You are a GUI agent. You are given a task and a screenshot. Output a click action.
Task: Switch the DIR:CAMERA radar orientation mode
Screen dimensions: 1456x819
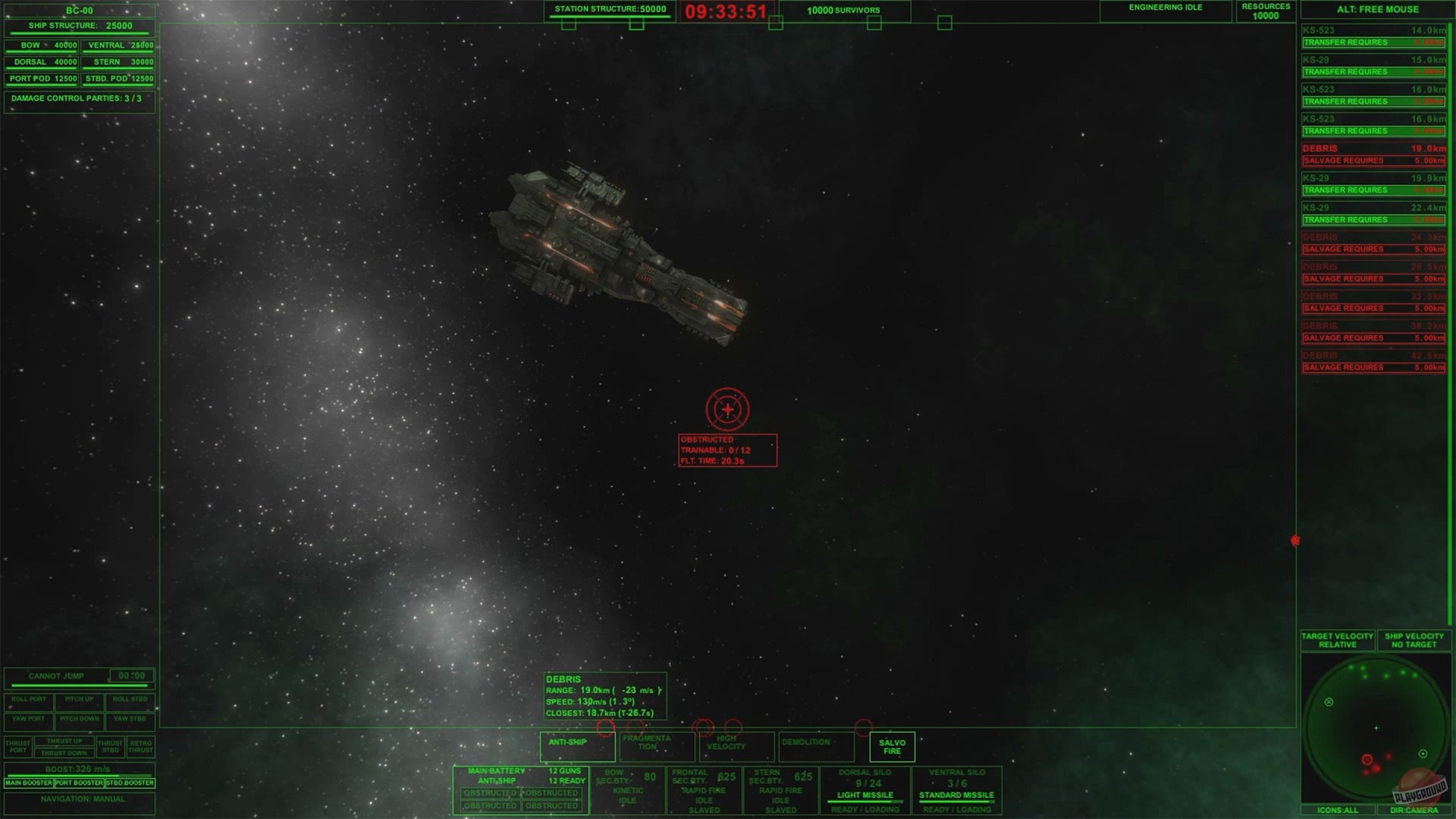[x=1414, y=810]
